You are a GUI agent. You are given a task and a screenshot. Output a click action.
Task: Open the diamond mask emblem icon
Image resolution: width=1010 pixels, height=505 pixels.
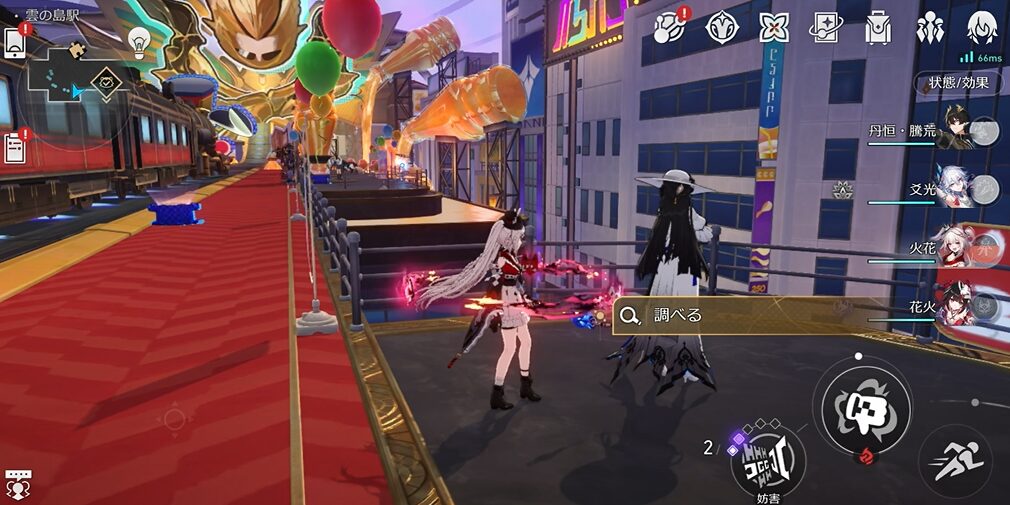722,28
